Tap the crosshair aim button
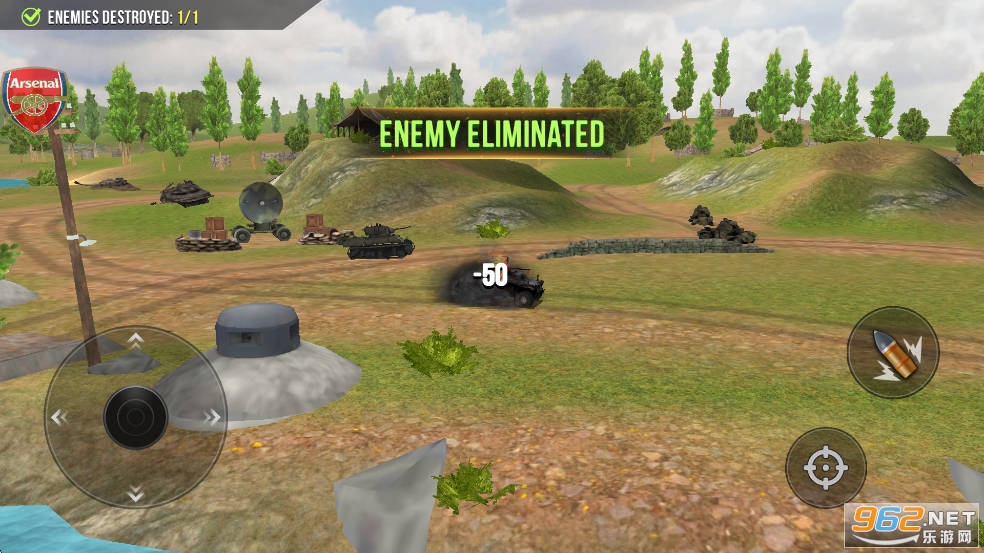Image resolution: width=984 pixels, height=553 pixels. coord(825,467)
